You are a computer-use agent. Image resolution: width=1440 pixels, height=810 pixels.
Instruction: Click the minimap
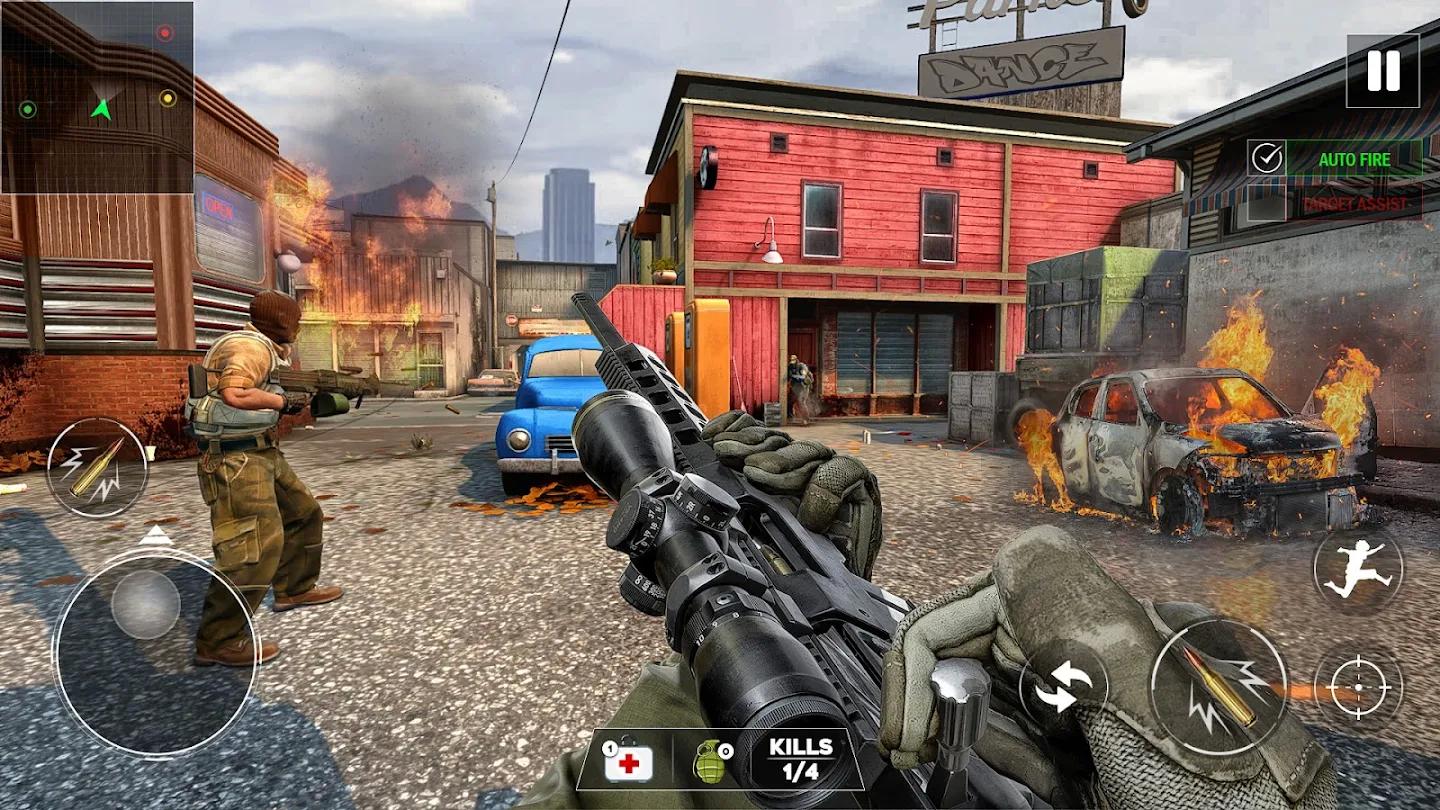pos(97,97)
